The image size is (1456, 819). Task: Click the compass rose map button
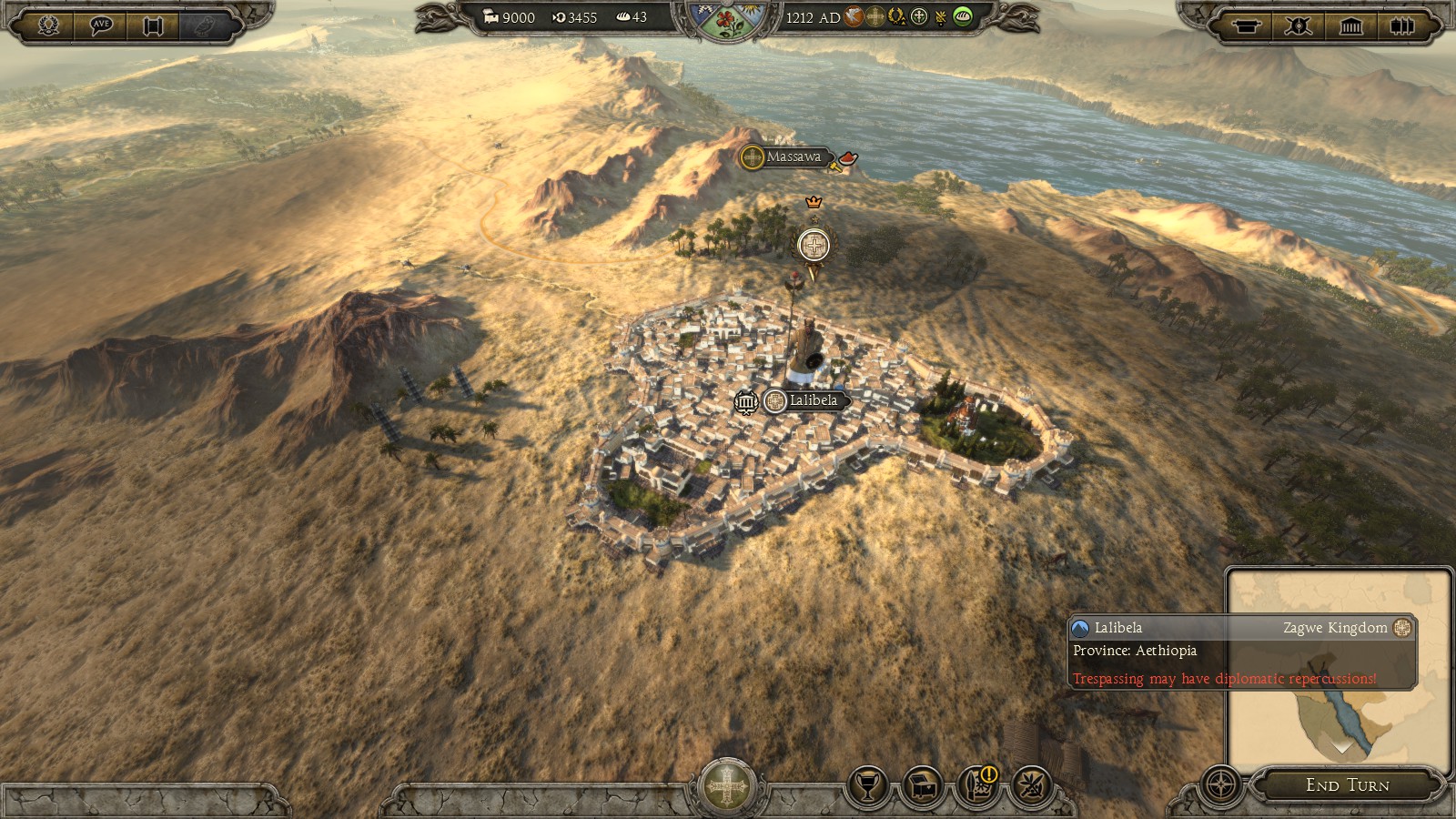coord(1220,784)
